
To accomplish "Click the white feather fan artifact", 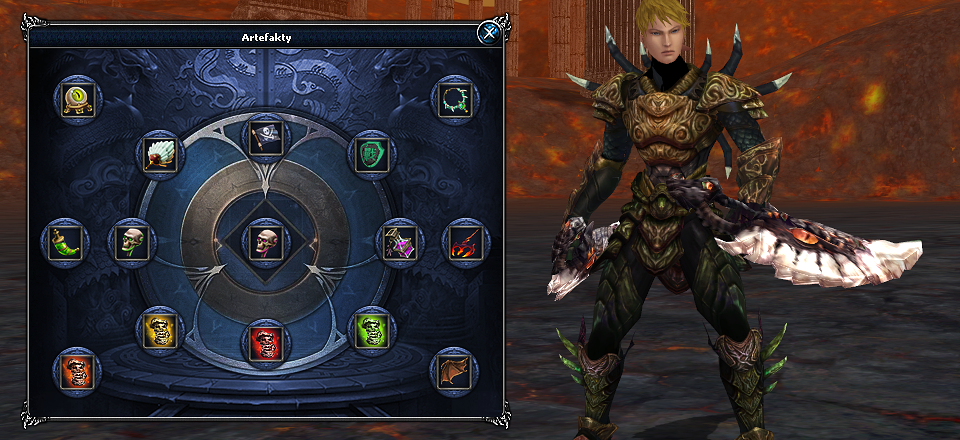I will 156,154.
